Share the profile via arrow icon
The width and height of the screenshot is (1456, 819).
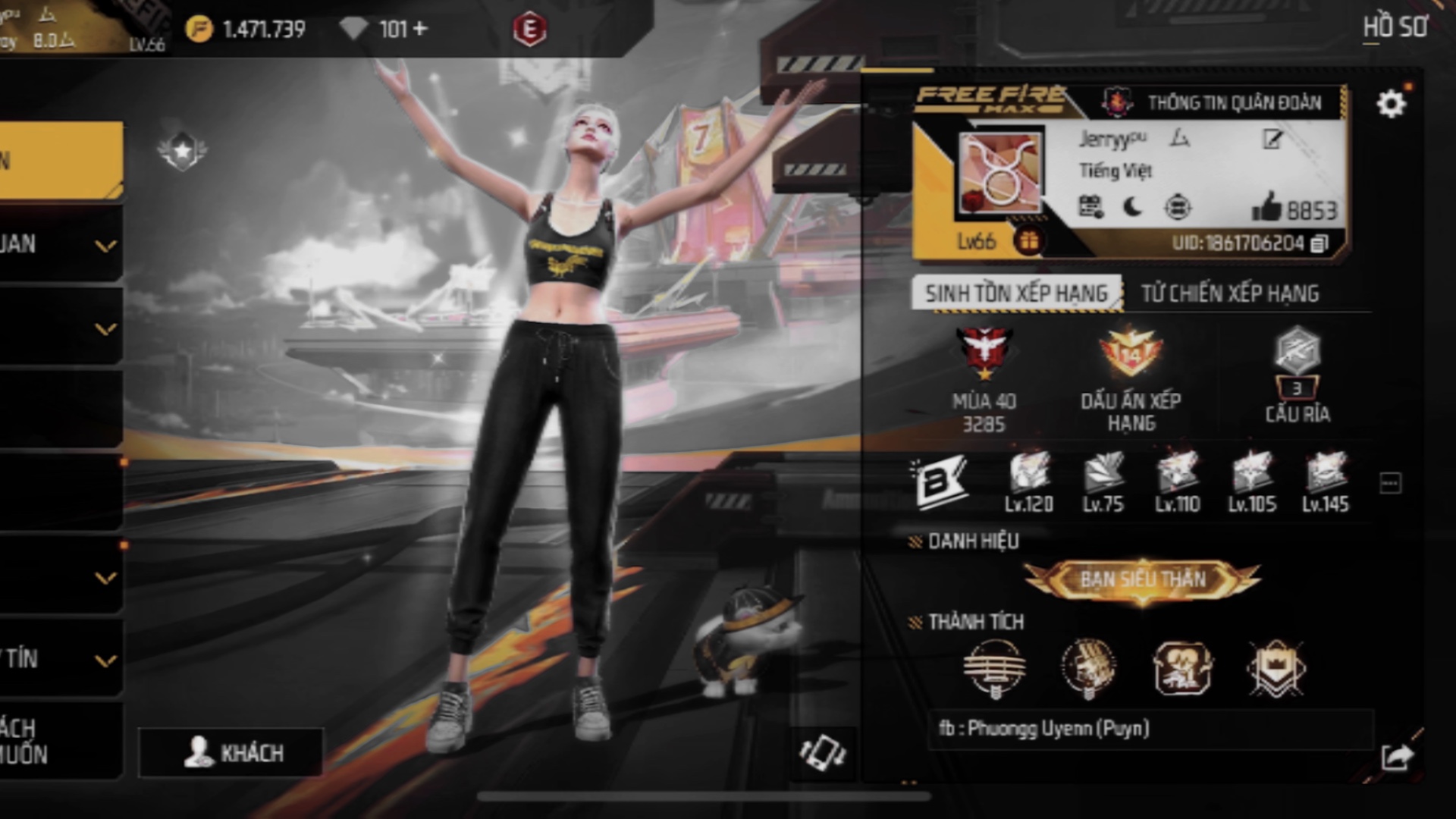point(1397,756)
